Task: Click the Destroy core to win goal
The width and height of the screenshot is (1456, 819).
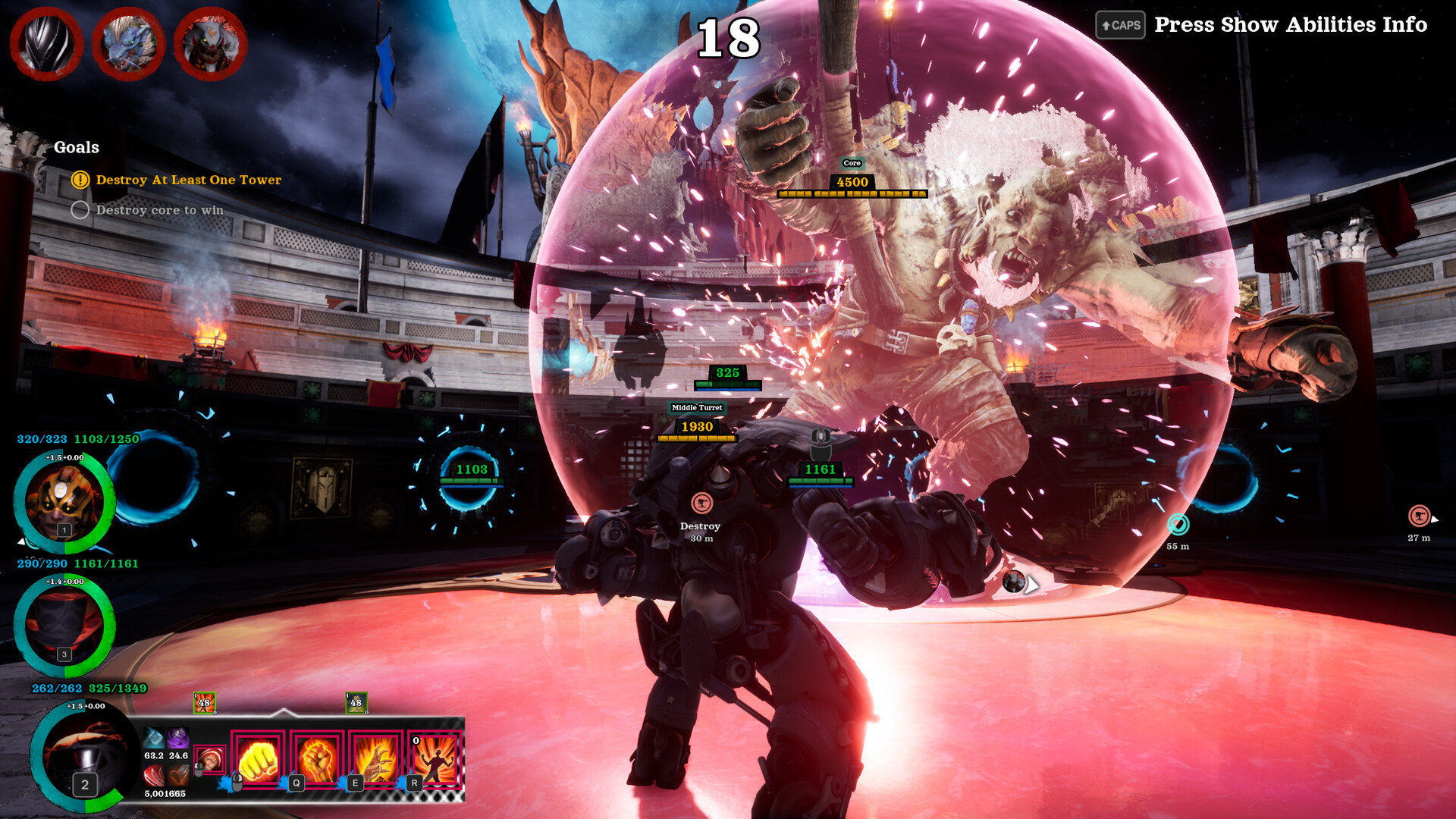Action: point(159,210)
